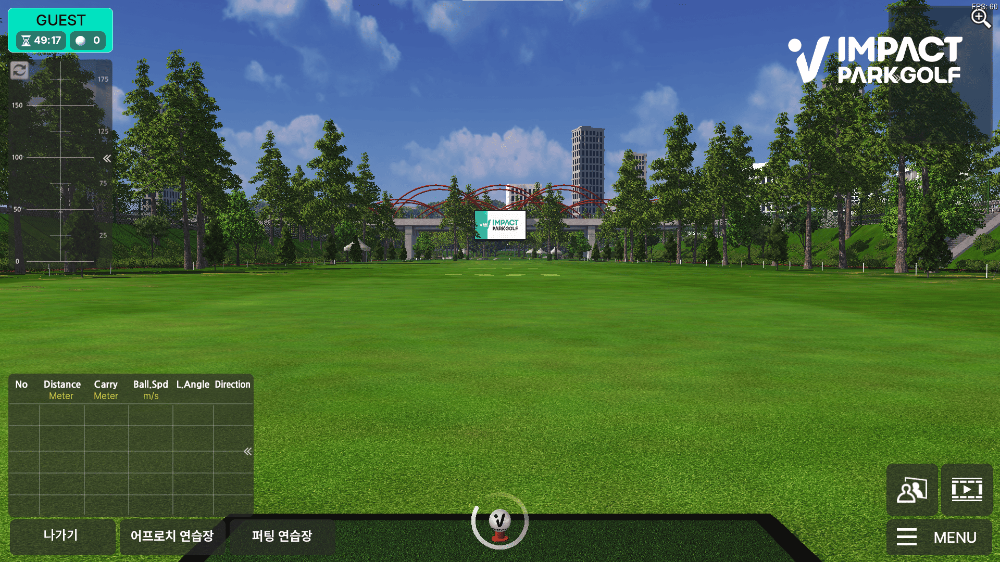Switch to 어프로치 연습장 approach practice

point(172,536)
